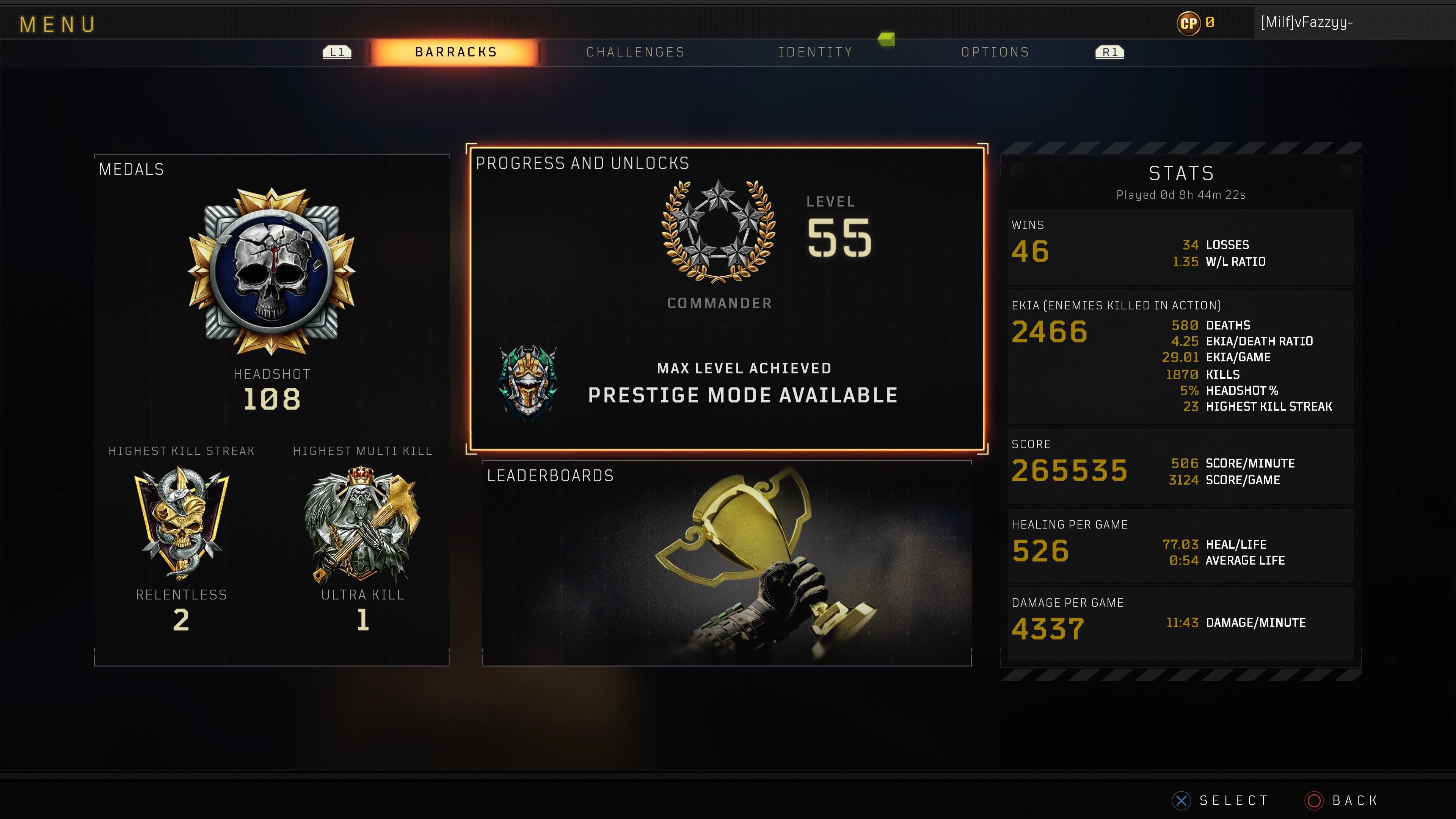The height and width of the screenshot is (819, 1456).
Task: Click the COD Points balance icon
Action: (x=1189, y=23)
